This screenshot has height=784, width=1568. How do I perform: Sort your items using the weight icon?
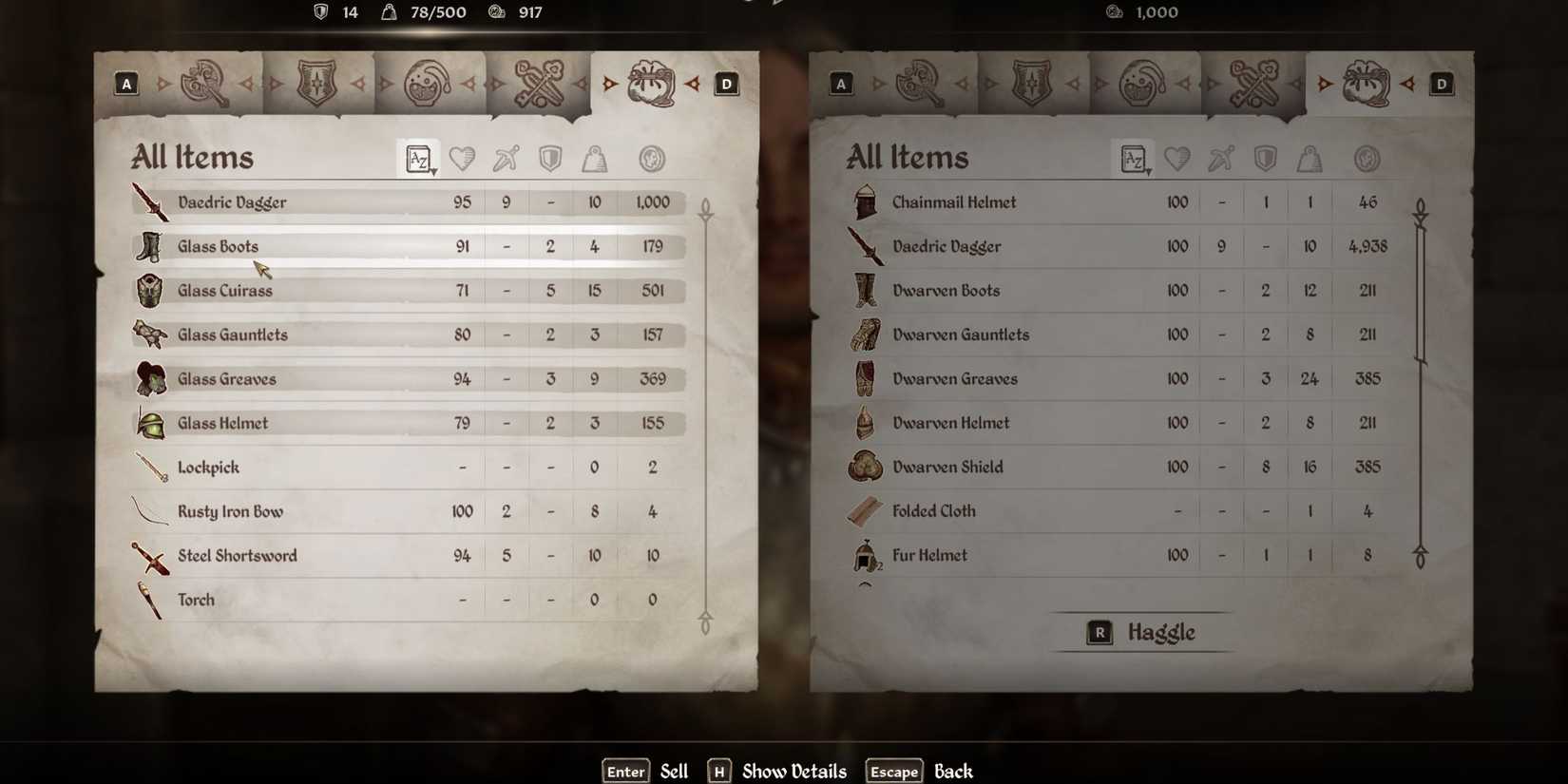coord(594,159)
